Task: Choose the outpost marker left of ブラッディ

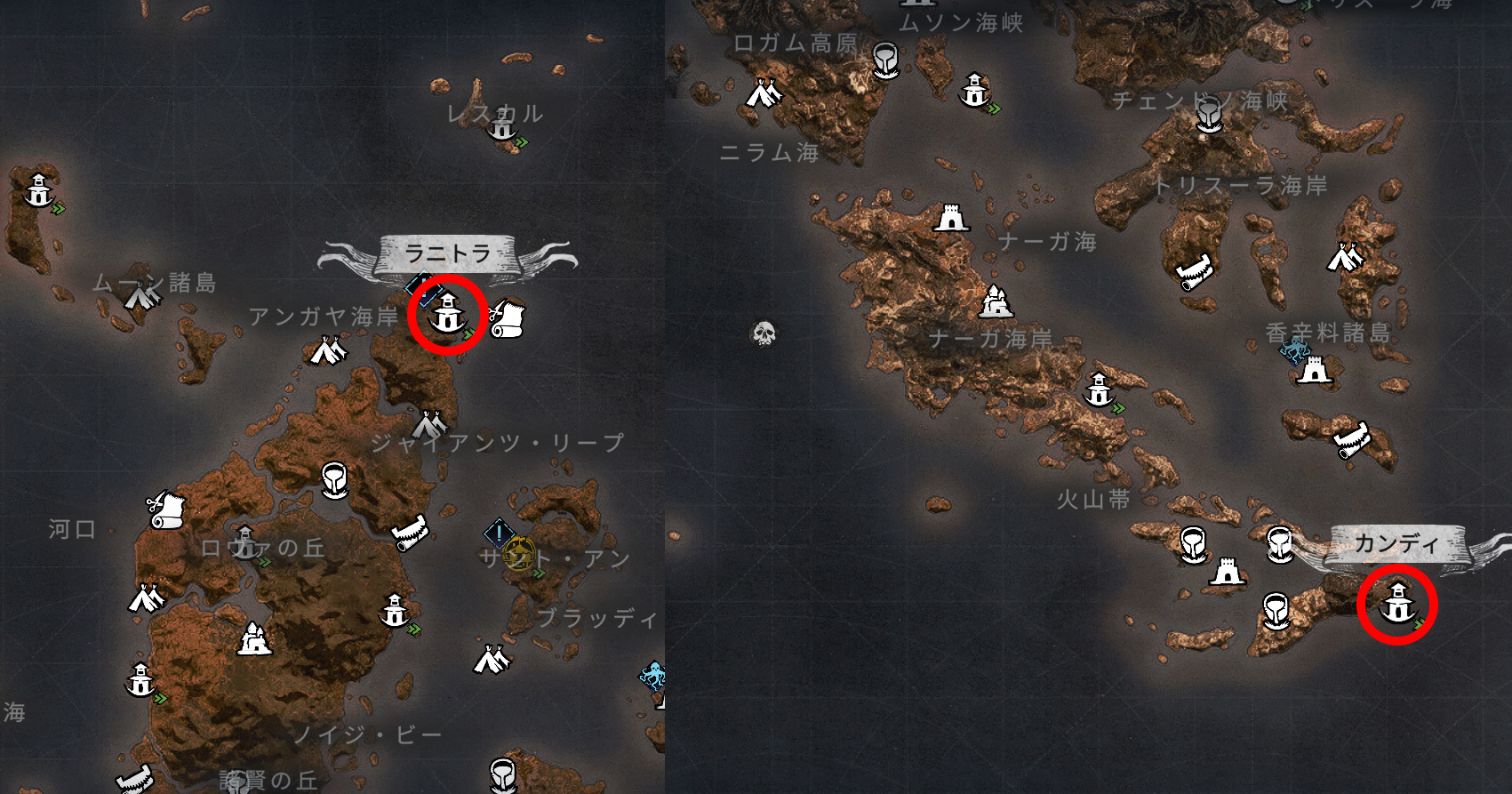Action: click(395, 612)
